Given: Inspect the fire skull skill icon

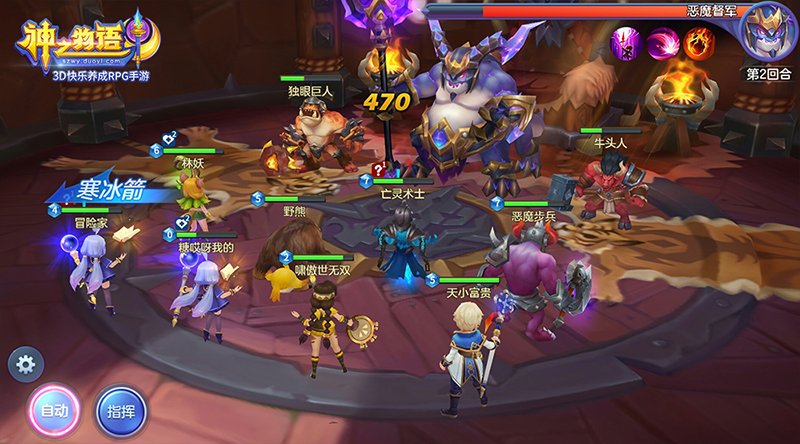Looking at the screenshot, I should pos(698,43).
